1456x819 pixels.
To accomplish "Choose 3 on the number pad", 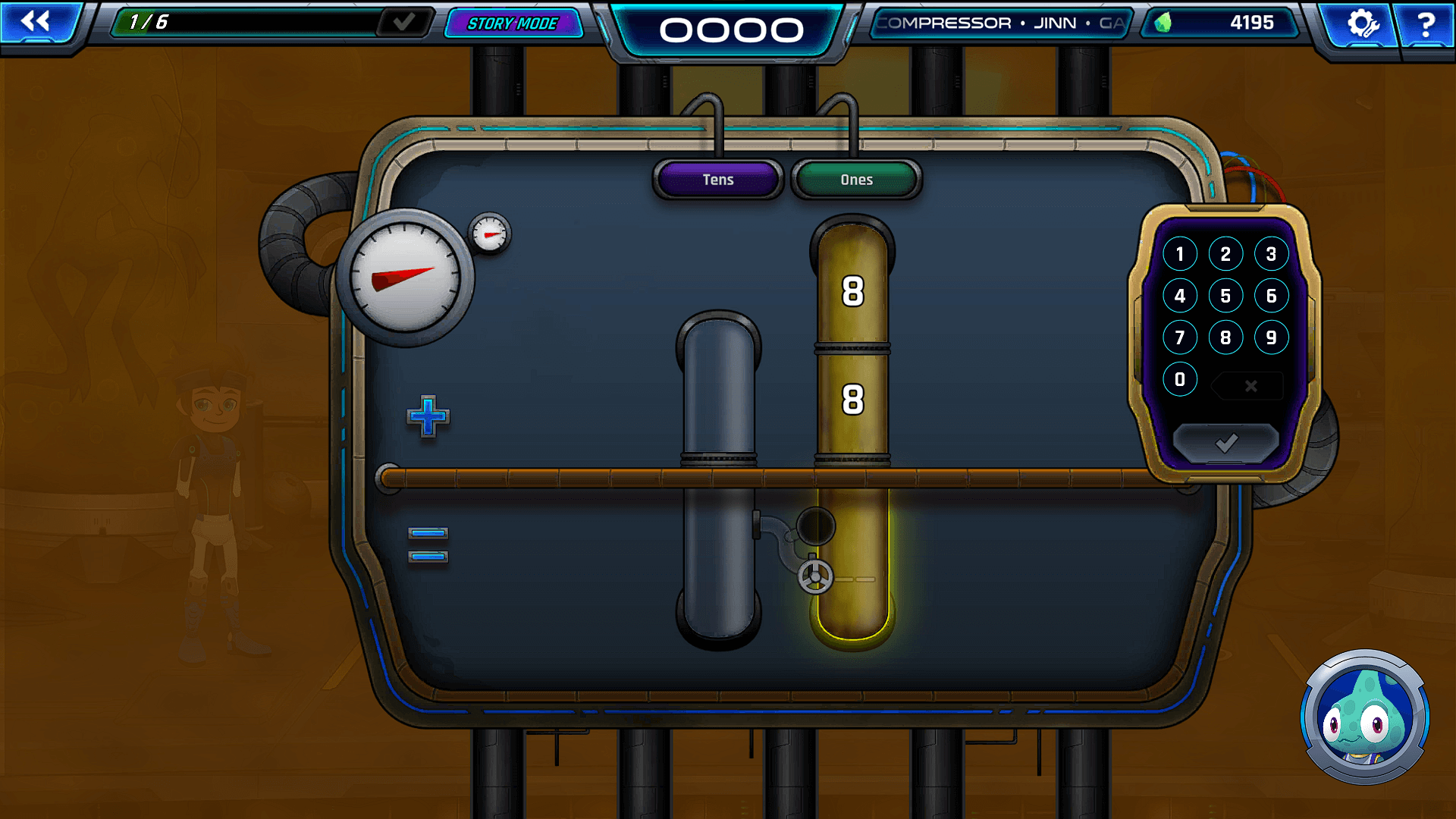I will pos(1271,254).
